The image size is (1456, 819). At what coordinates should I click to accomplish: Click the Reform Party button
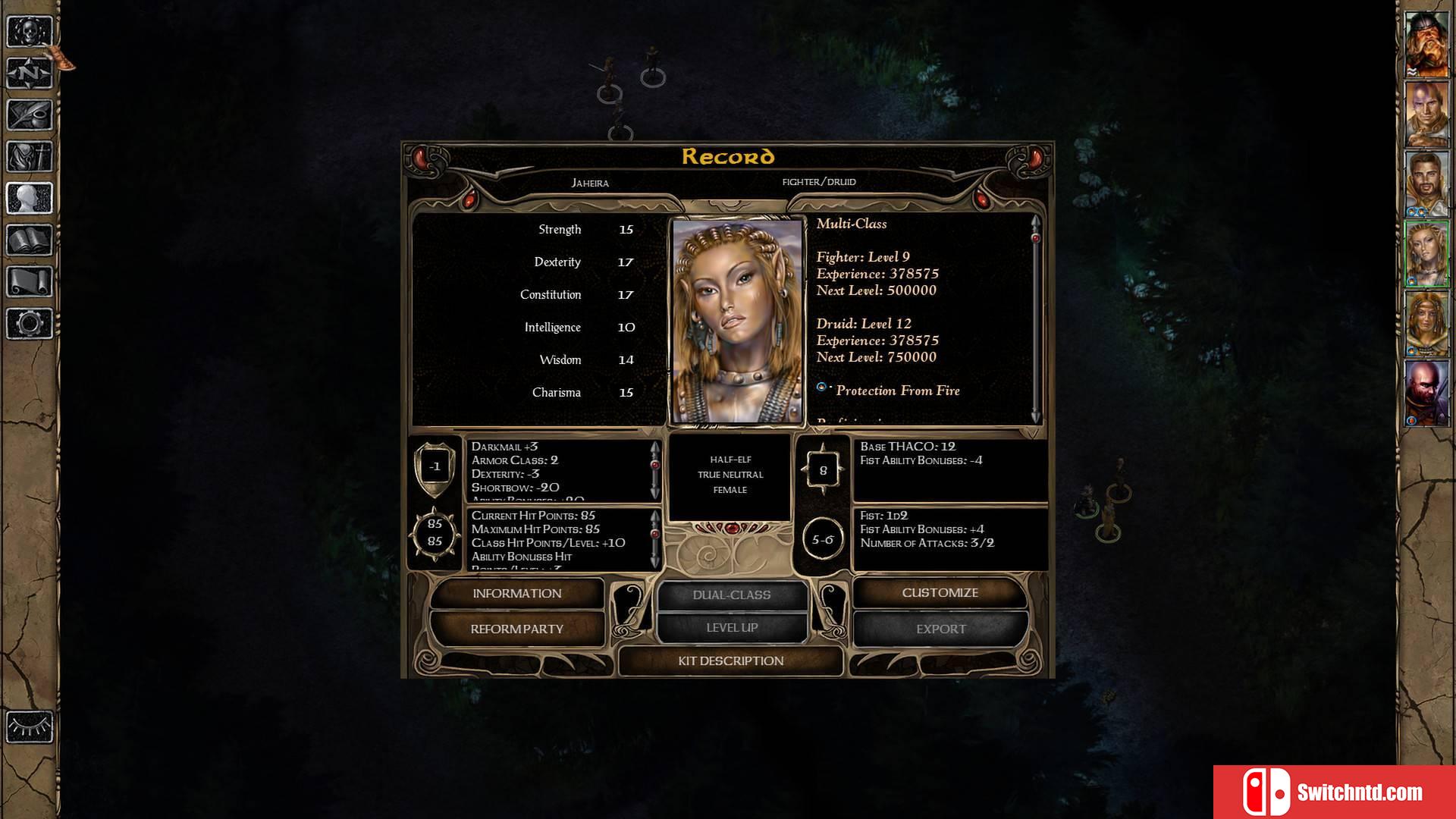(x=516, y=629)
